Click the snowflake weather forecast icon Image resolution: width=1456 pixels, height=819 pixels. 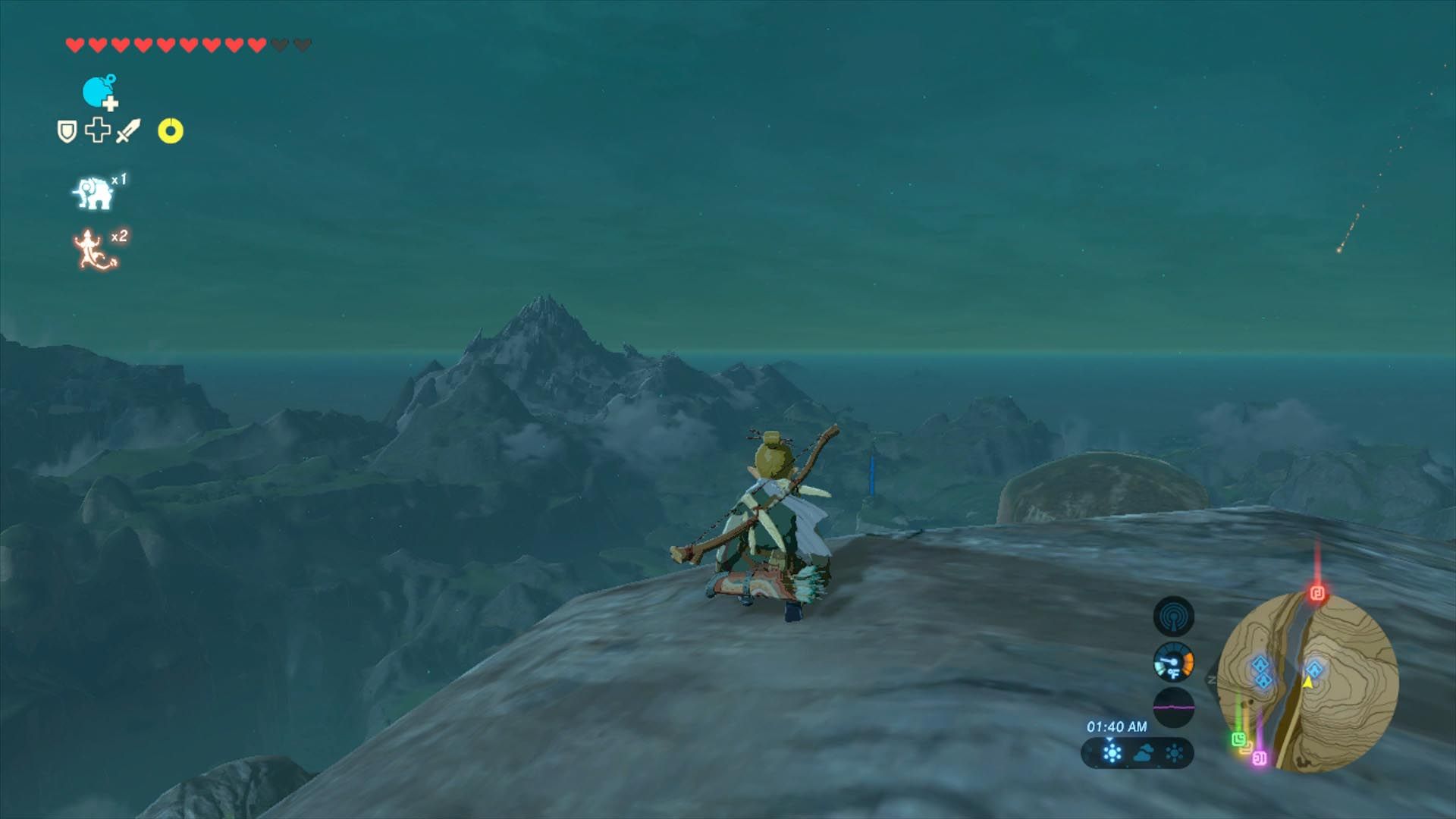(1111, 752)
